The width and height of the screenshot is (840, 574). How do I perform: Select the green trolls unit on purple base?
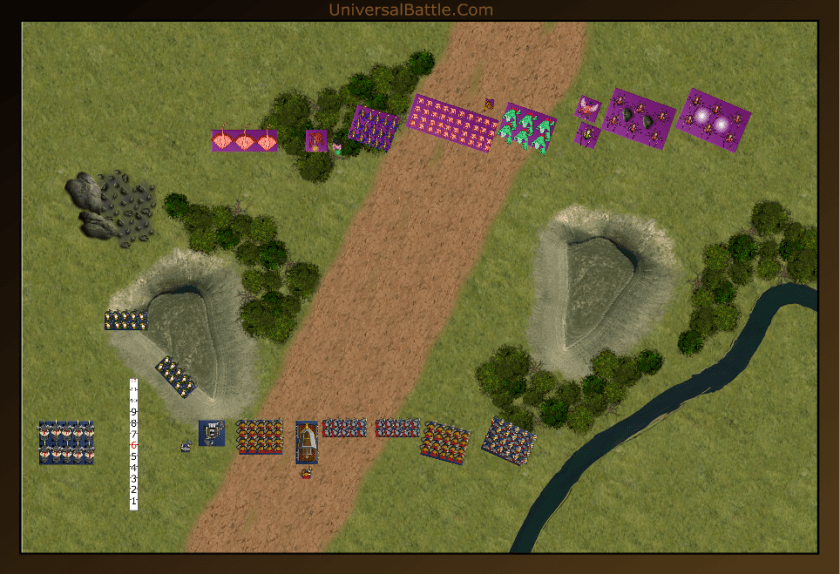[528, 128]
